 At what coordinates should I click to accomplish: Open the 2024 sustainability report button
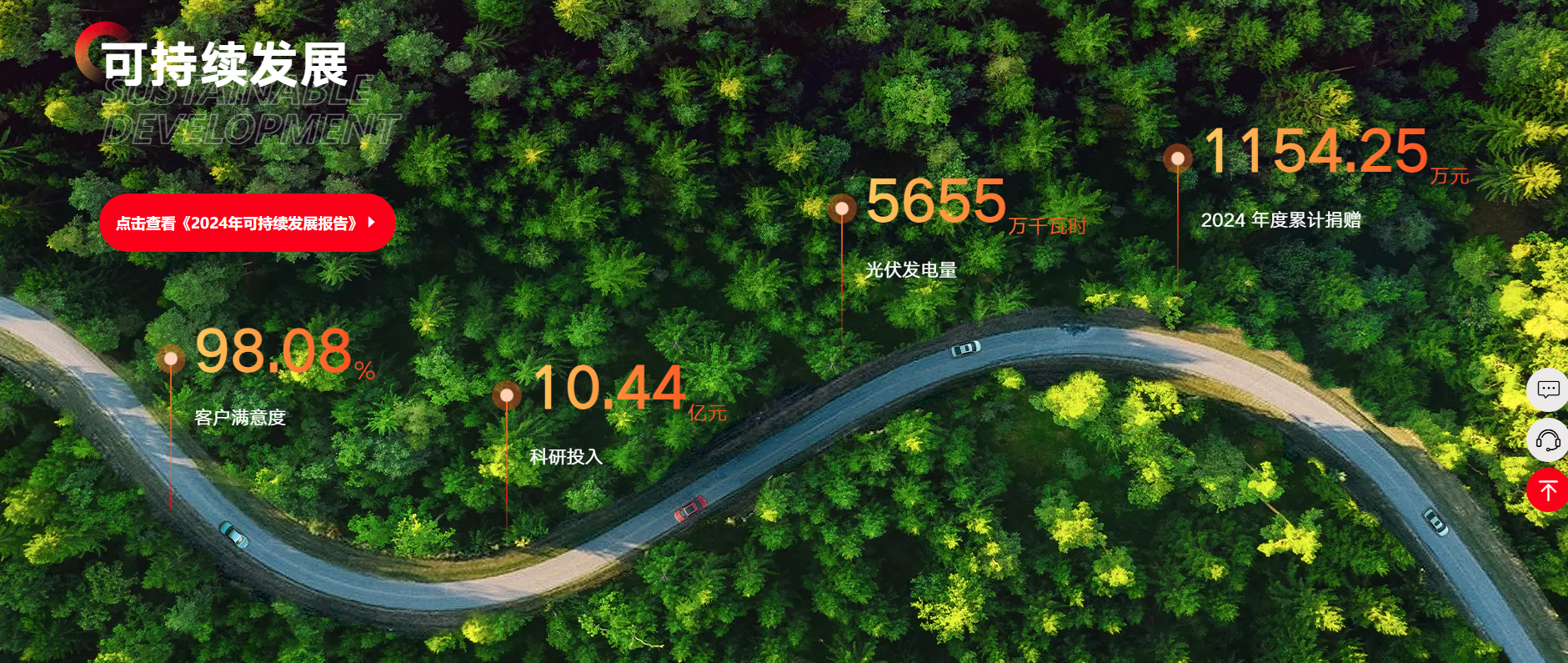247,223
